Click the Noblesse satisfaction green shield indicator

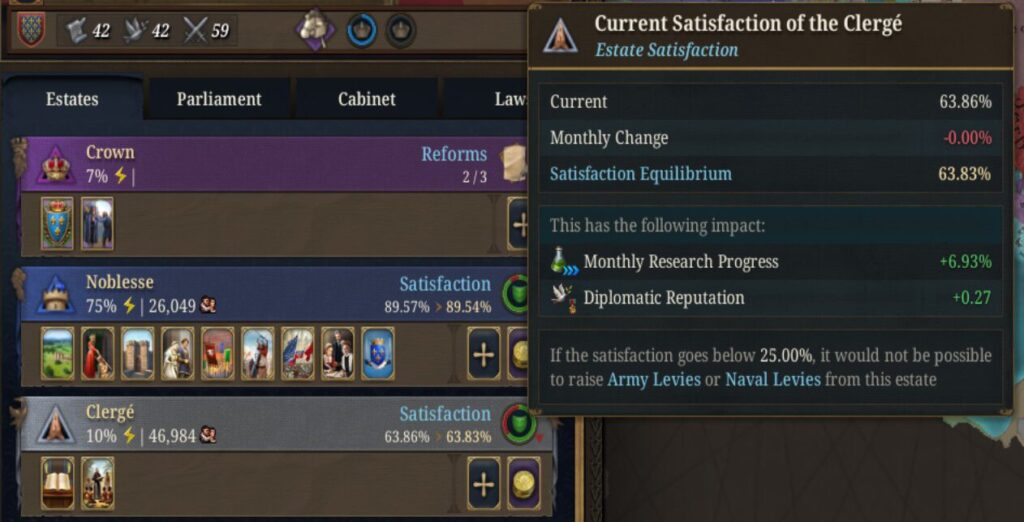pyautogui.click(x=518, y=293)
